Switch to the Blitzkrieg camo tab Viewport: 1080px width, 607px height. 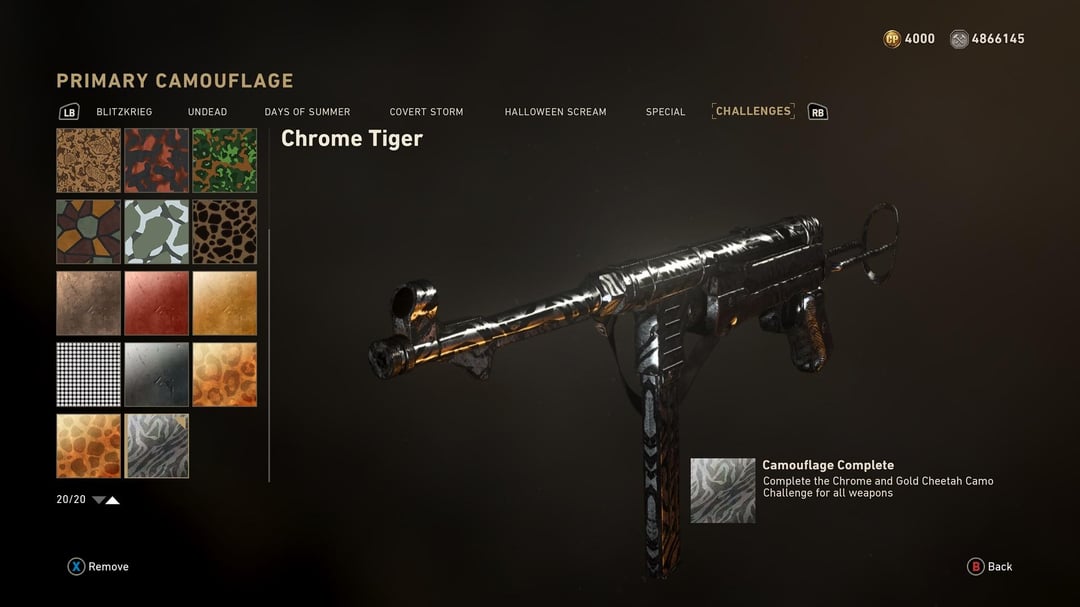tap(124, 112)
